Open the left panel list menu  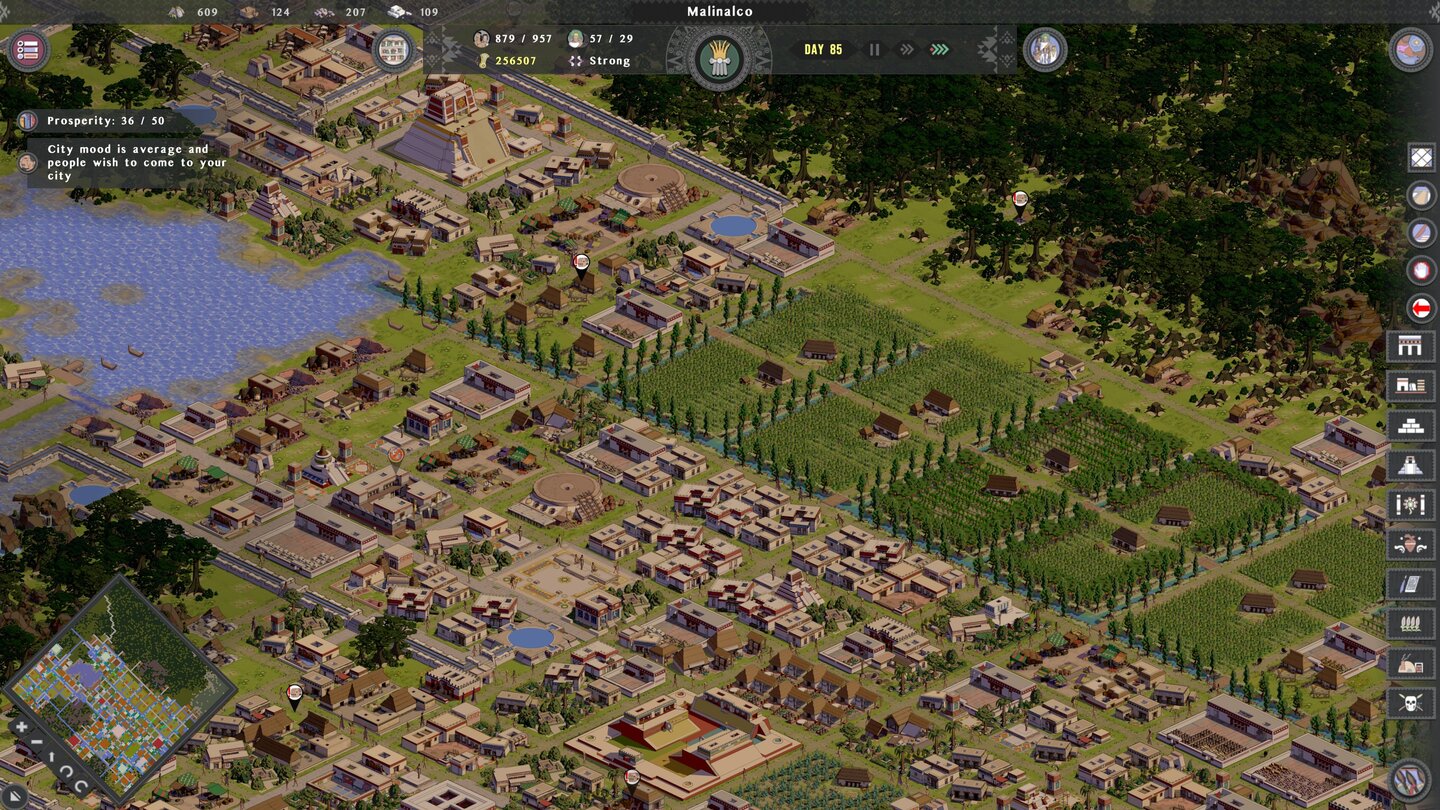(27, 50)
